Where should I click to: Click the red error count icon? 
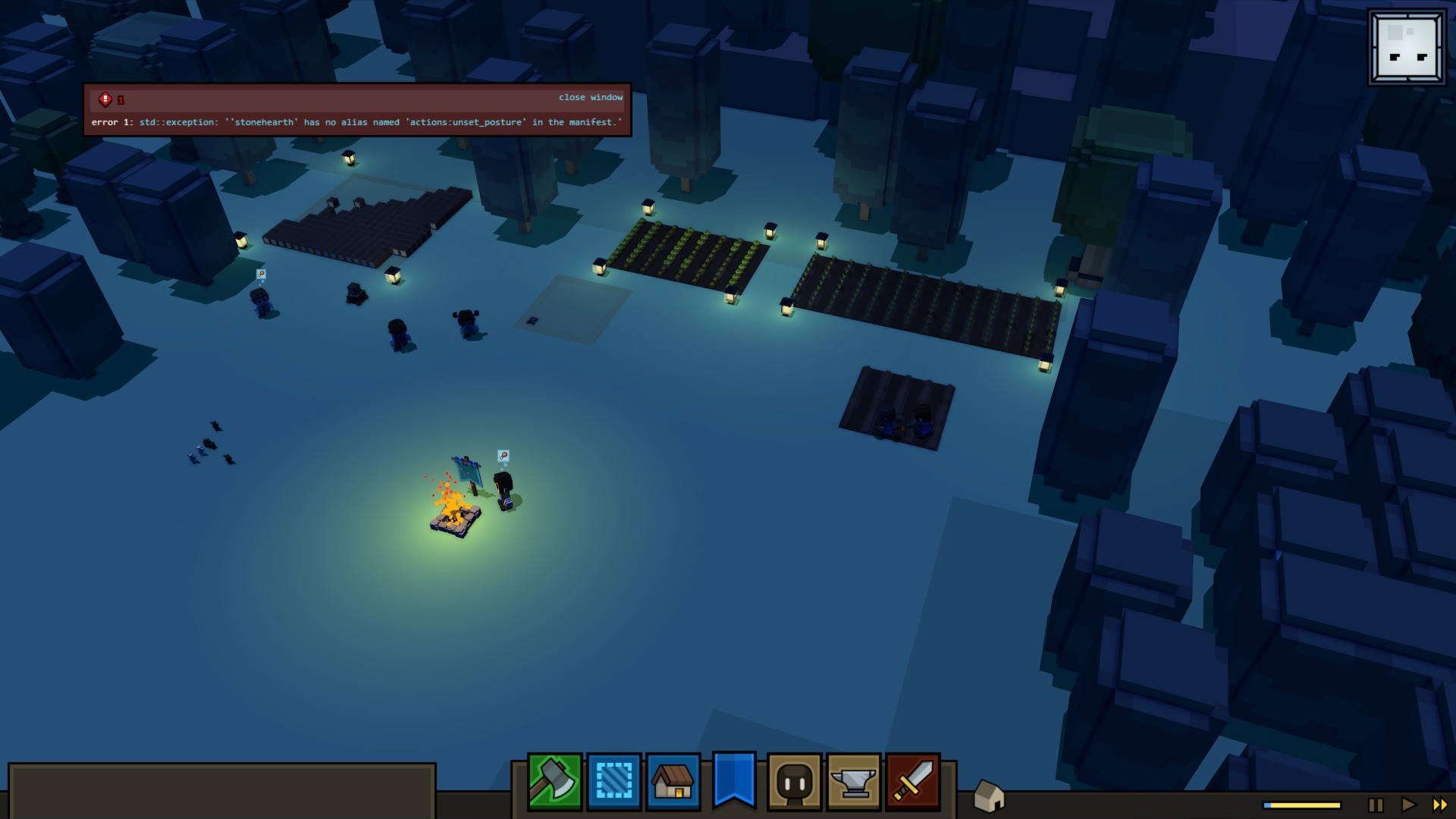(x=105, y=99)
